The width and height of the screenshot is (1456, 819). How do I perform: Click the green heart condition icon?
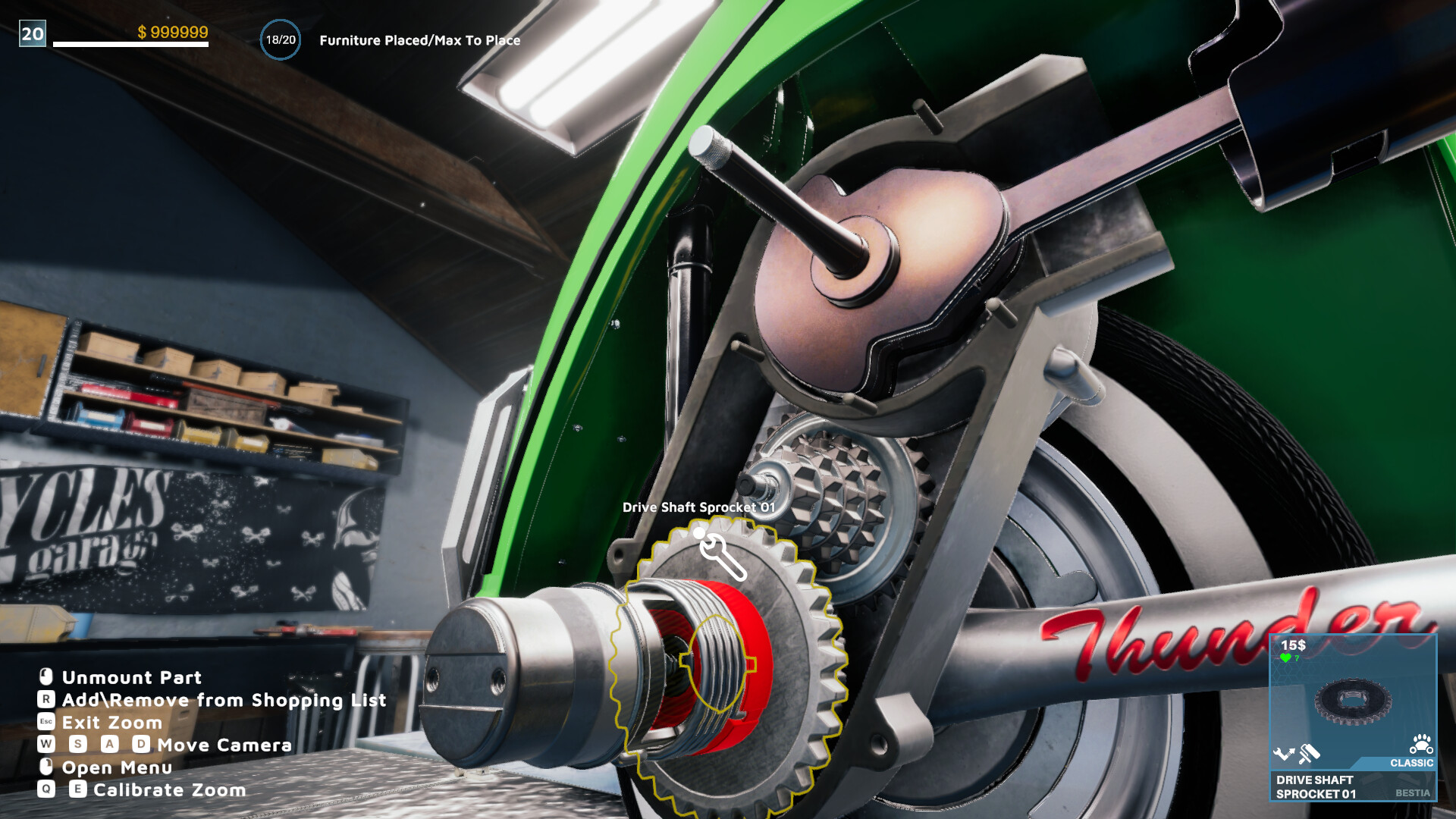pos(1285,657)
